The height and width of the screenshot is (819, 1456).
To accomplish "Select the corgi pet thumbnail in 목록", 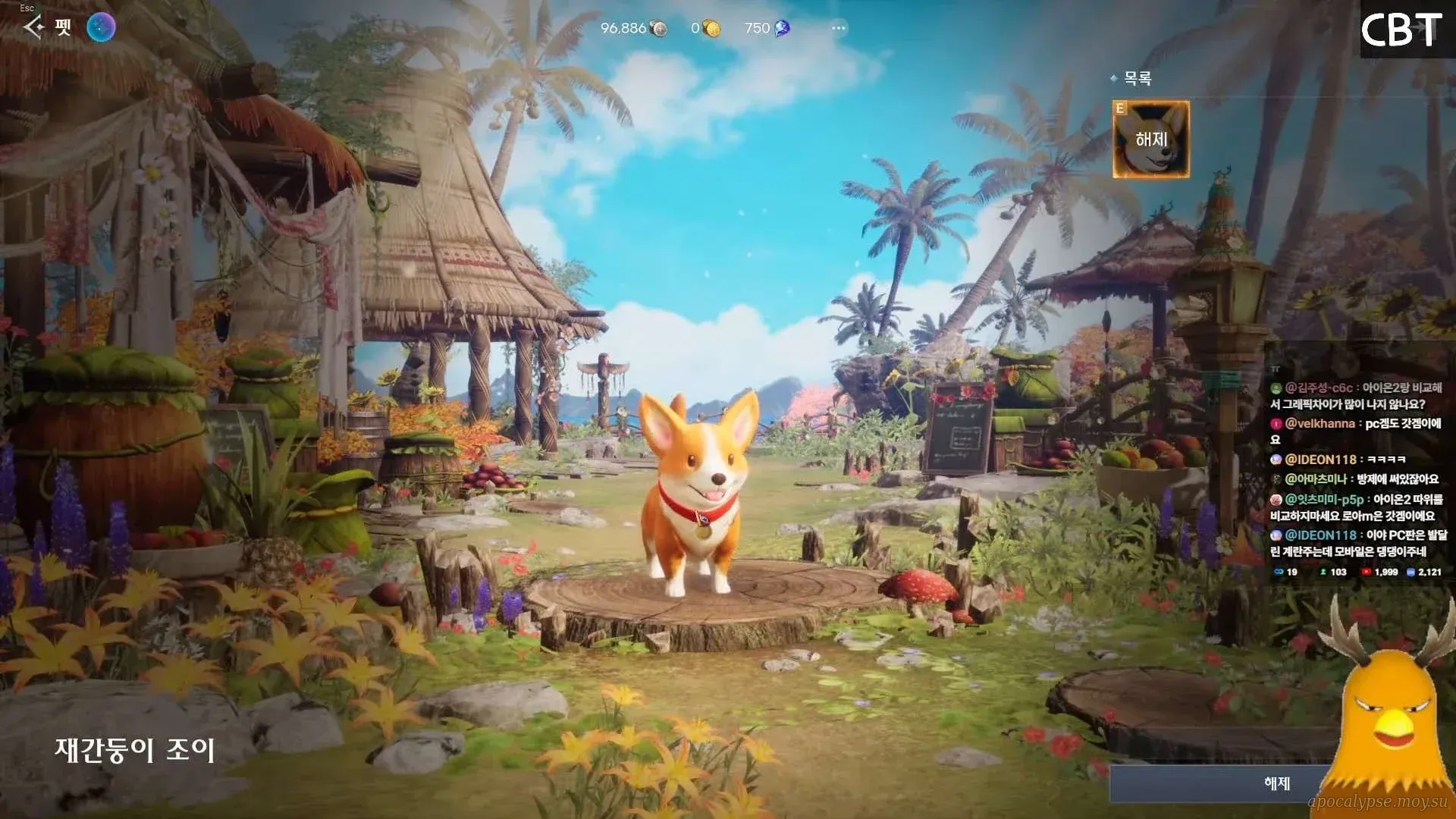I will click(1150, 140).
